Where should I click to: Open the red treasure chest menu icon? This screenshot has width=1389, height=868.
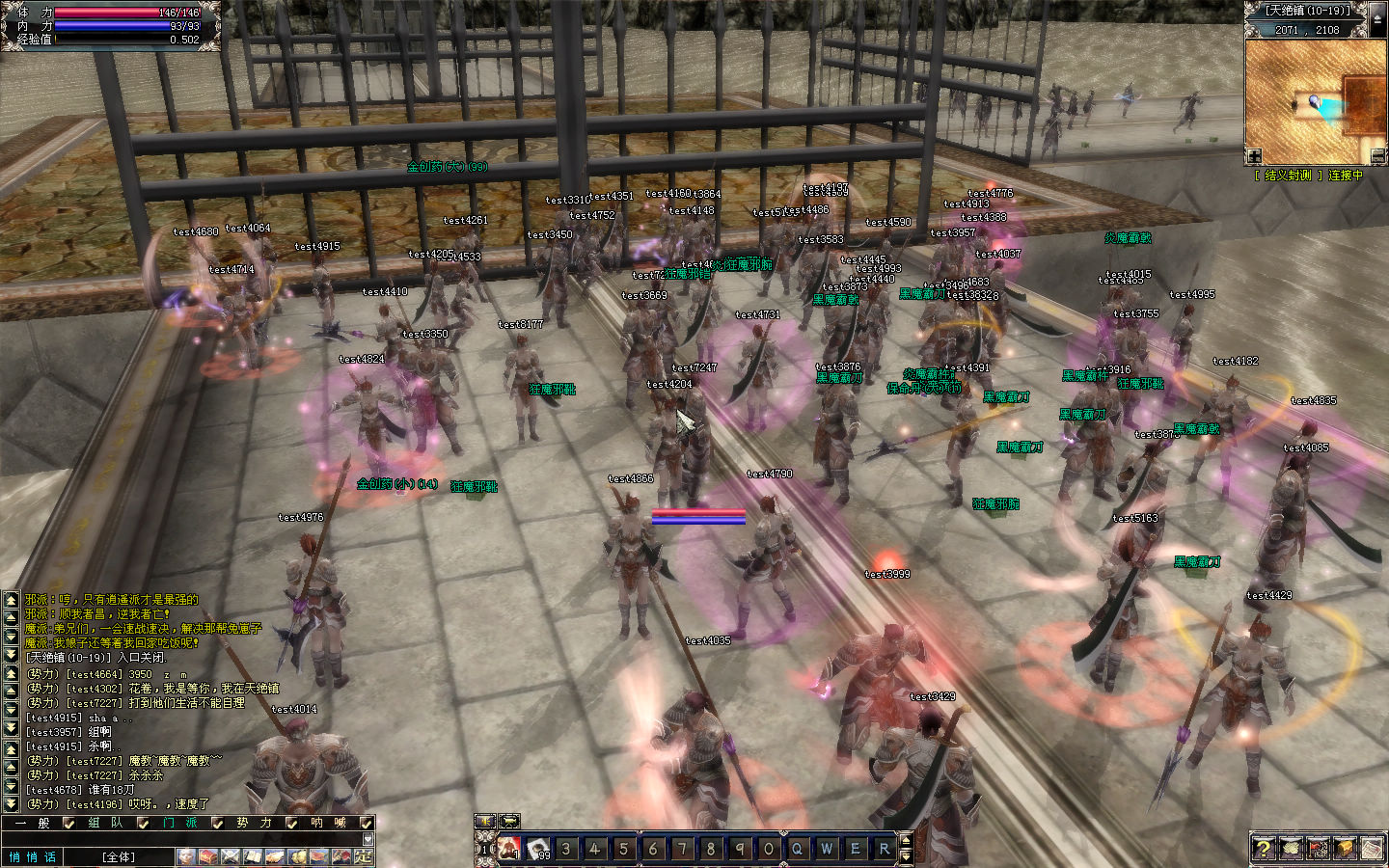208,856
